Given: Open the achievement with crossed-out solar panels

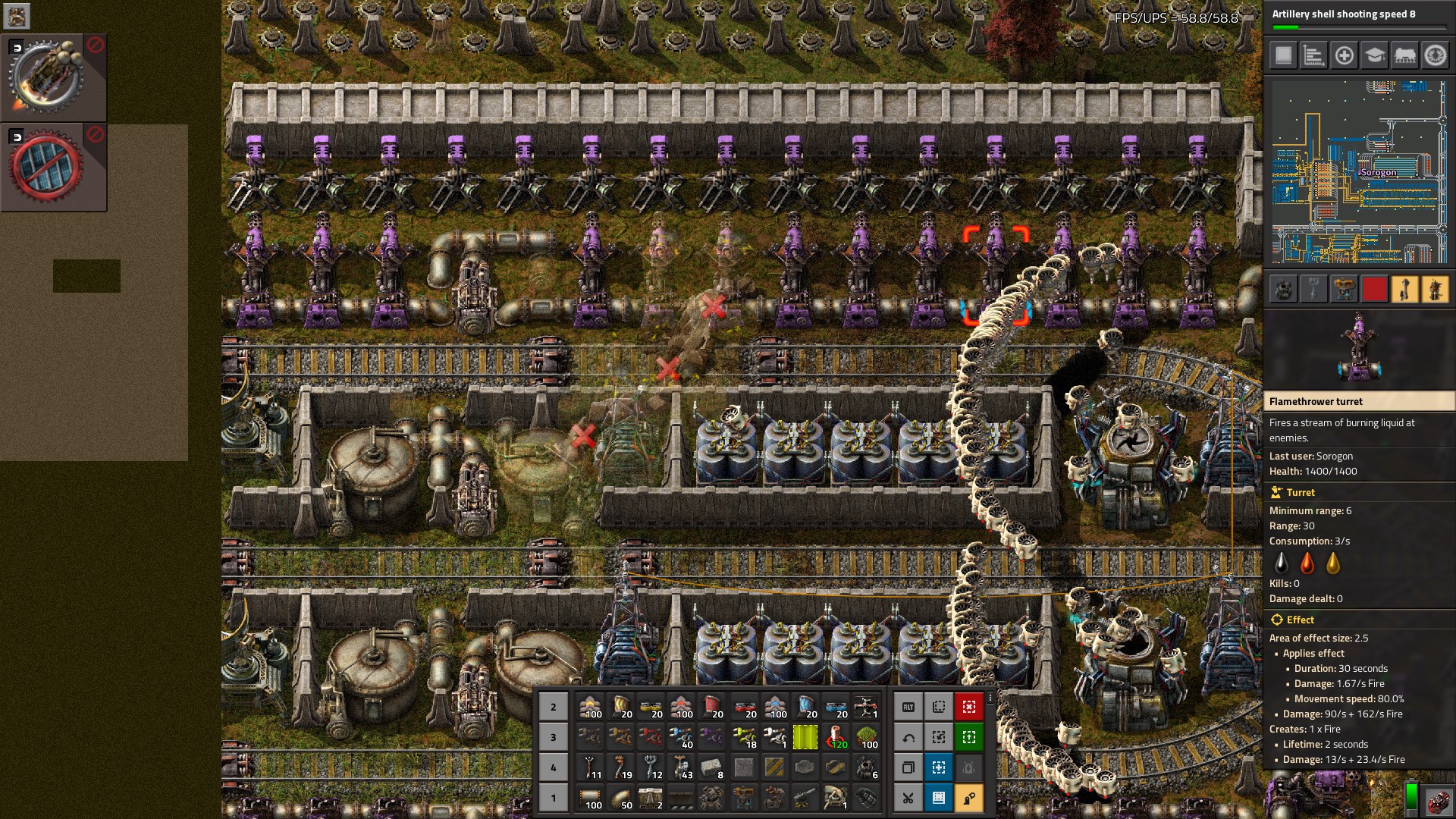Looking at the screenshot, I should tap(47, 167).
